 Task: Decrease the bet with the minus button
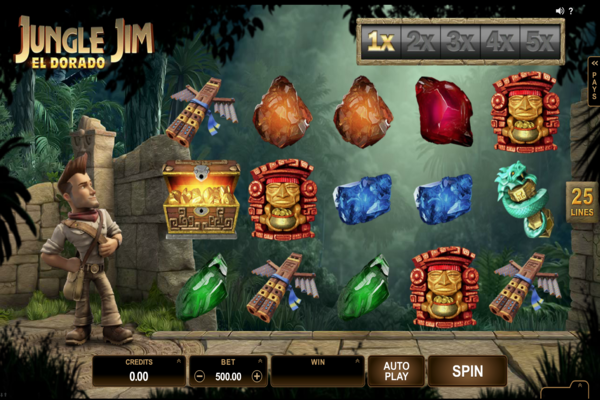click(x=200, y=377)
